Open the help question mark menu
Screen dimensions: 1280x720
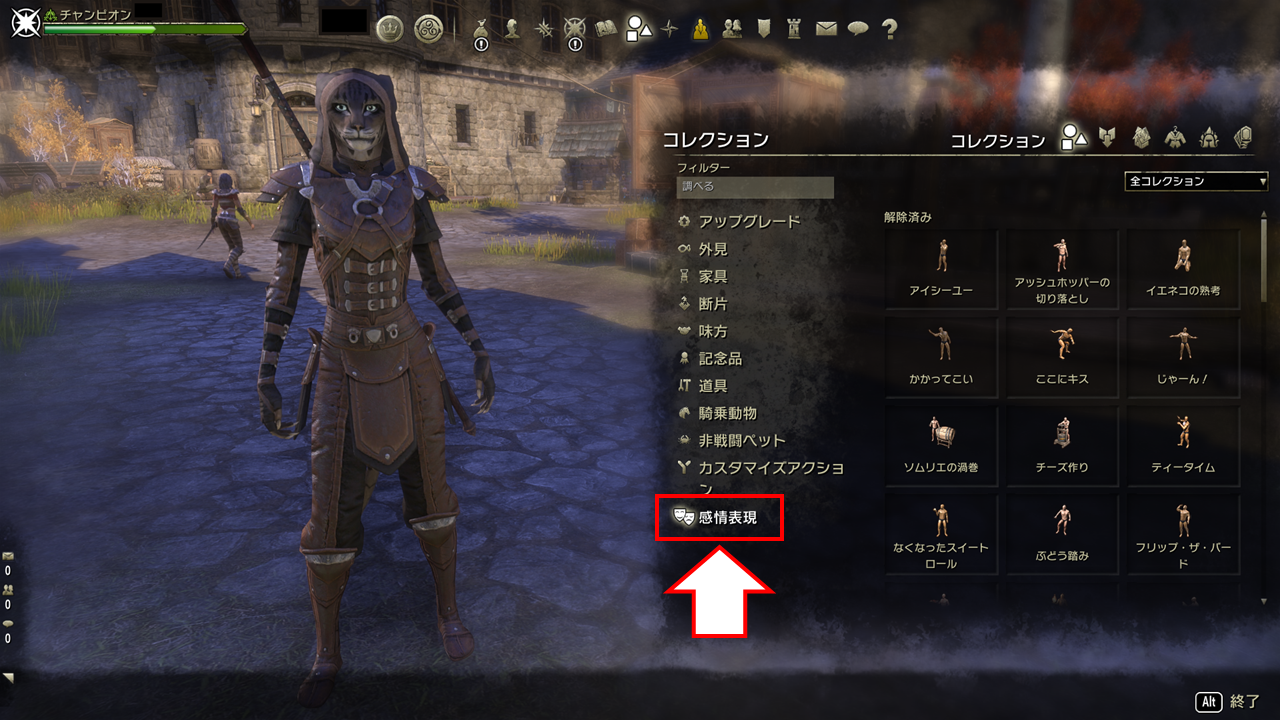(889, 29)
